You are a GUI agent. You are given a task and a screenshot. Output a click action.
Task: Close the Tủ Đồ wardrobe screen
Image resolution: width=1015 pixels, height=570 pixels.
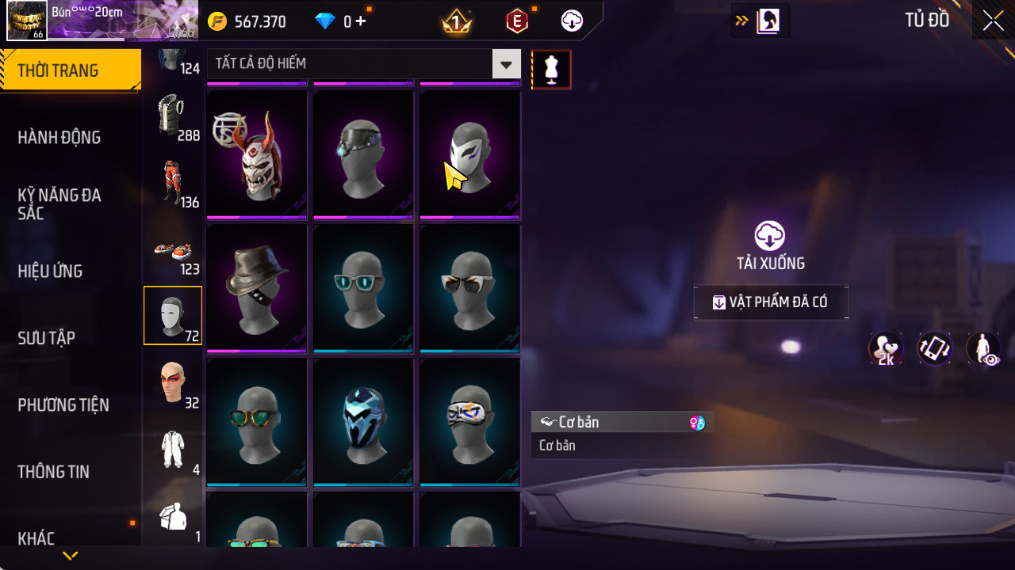click(992, 21)
